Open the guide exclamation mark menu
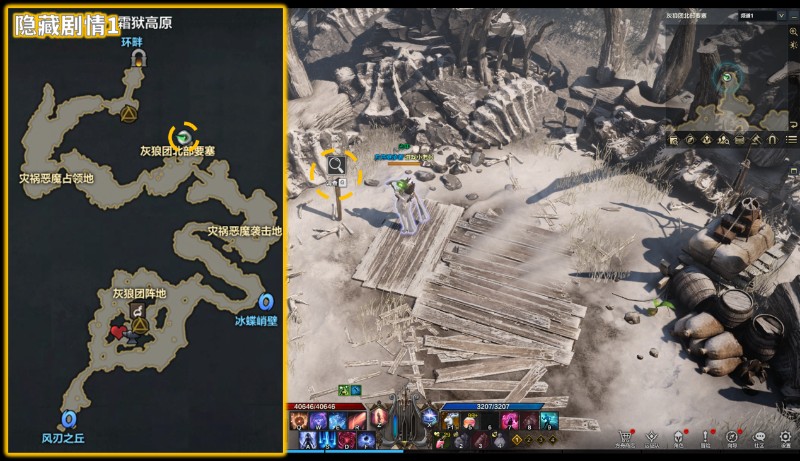This screenshot has width=800, height=461. coord(706,436)
